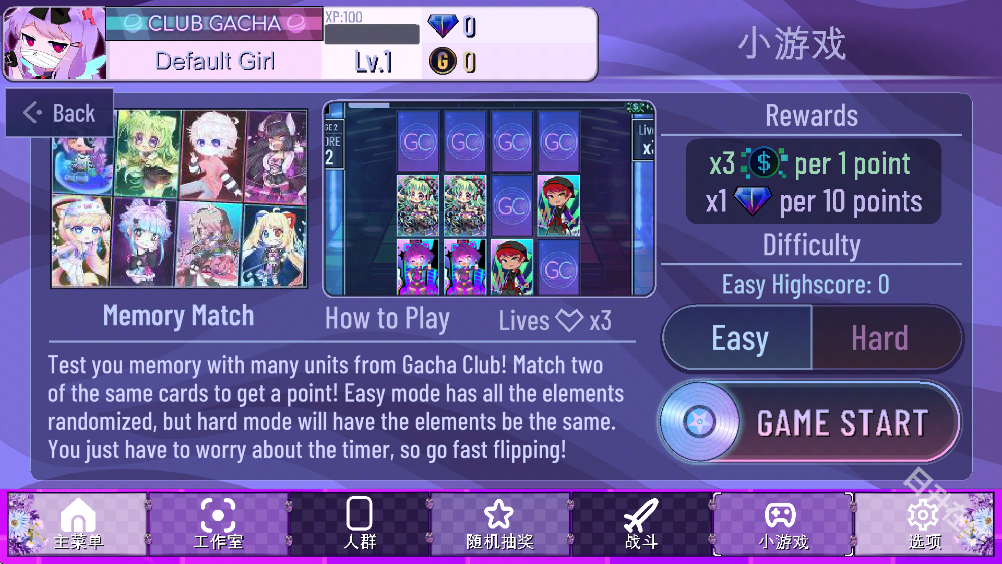Go back using the Back button
The image size is (1002, 564).
point(60,113)
